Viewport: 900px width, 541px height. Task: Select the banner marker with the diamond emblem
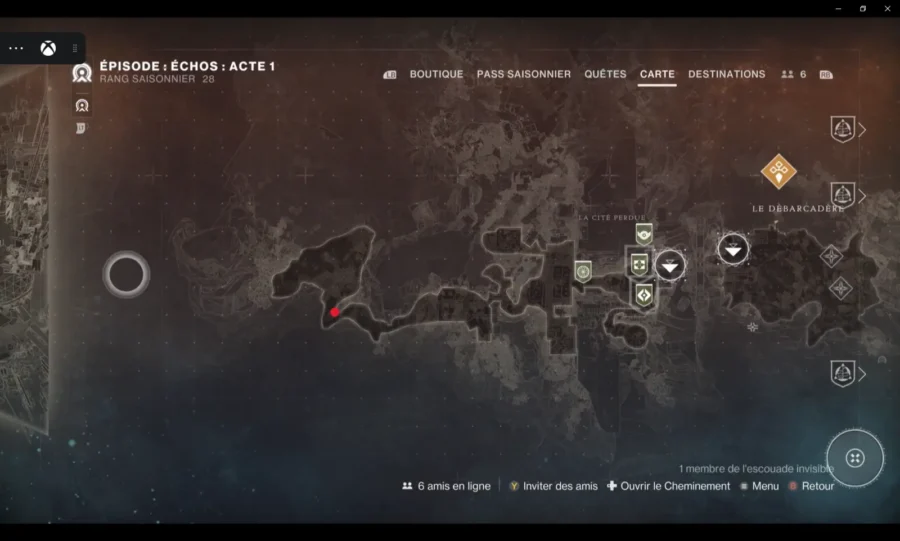click(643, 294)
